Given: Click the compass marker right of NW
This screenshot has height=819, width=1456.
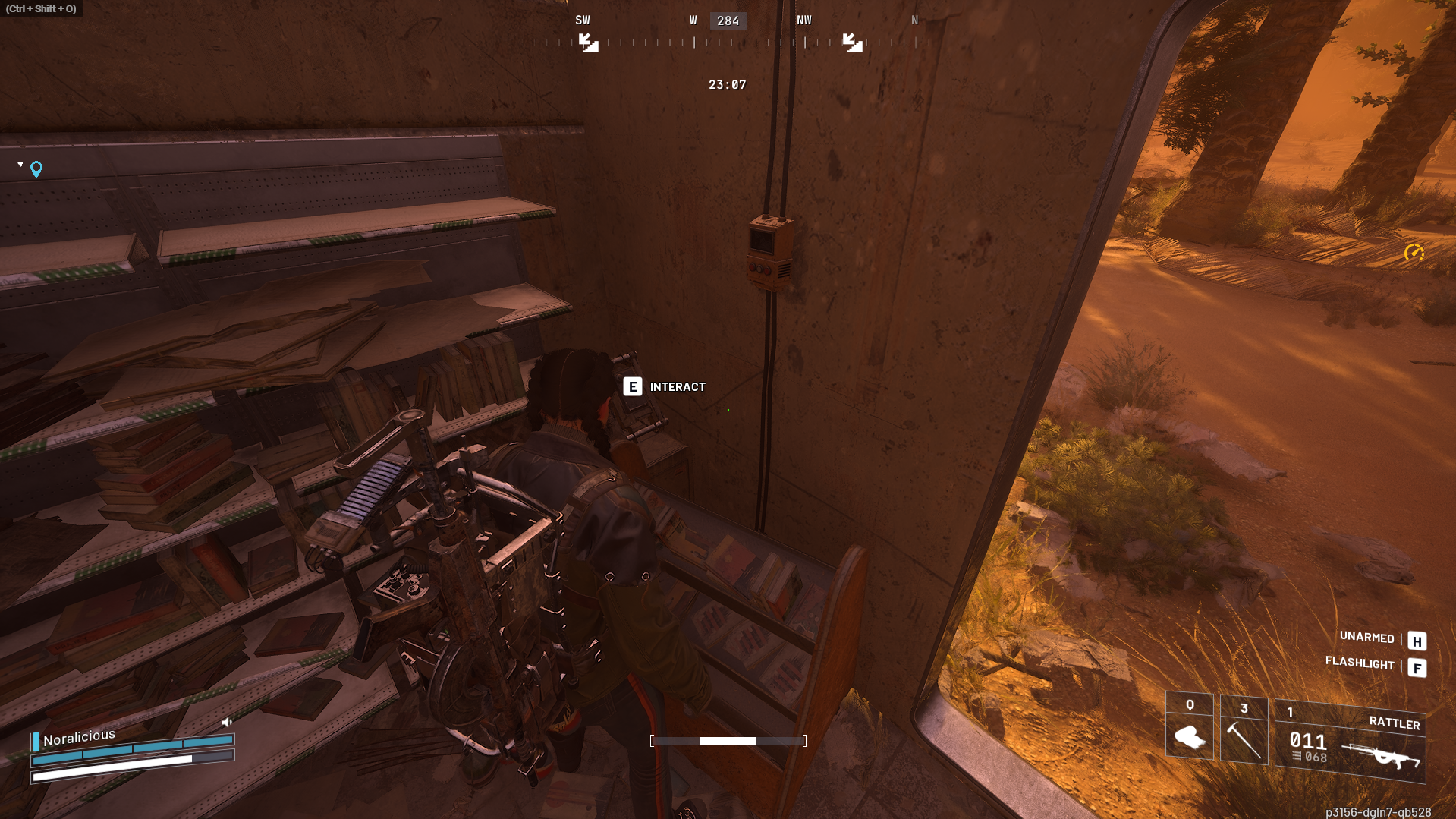Looking at the screenshot, I should point(852,43).
